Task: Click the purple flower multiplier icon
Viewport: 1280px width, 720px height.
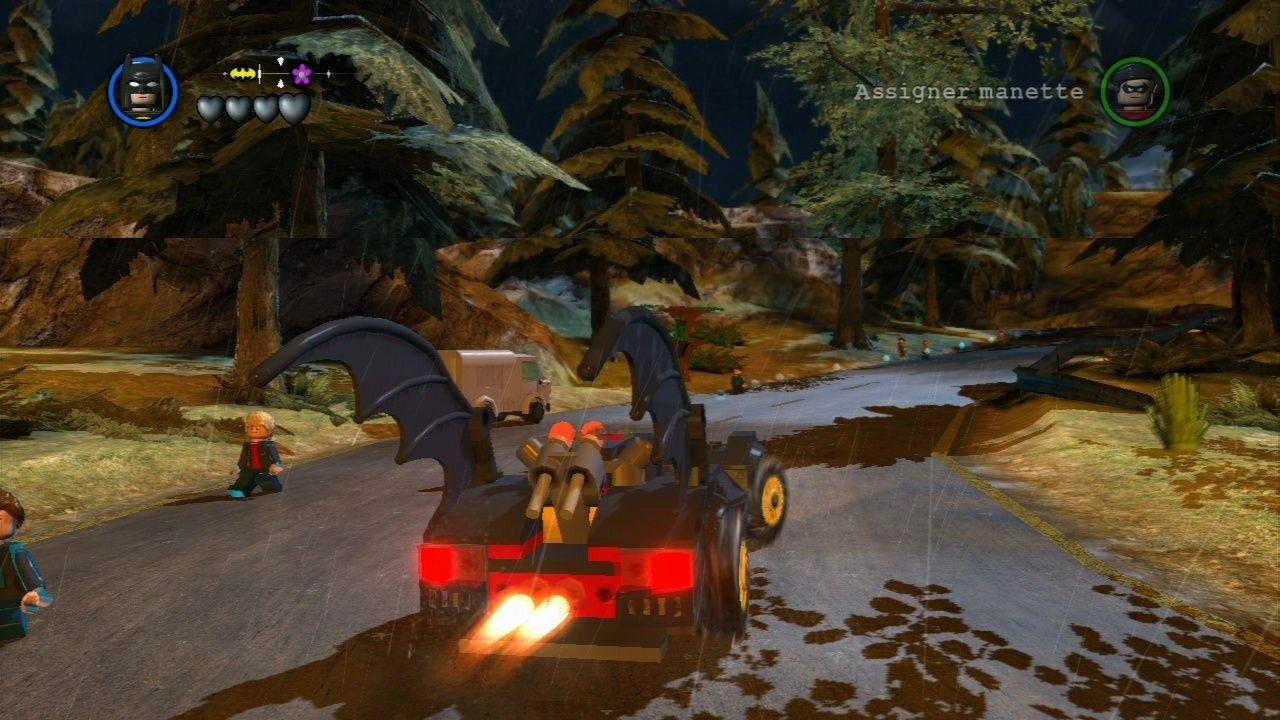Action: (x=301, y=74)
